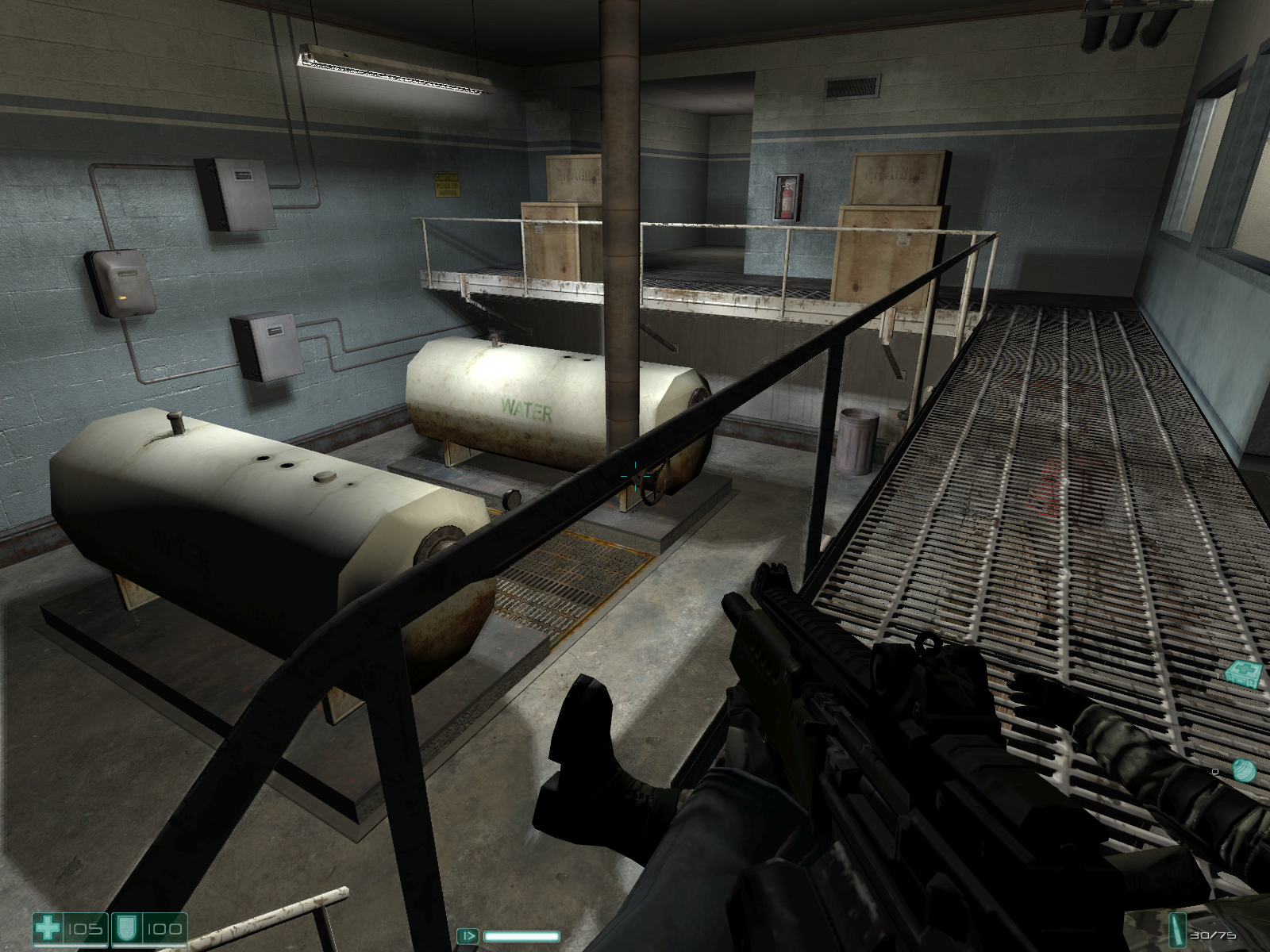The image size is (1270, 952).
Task: Click the flashlight icon beside the battery bar
Action: tap(470, 935)
